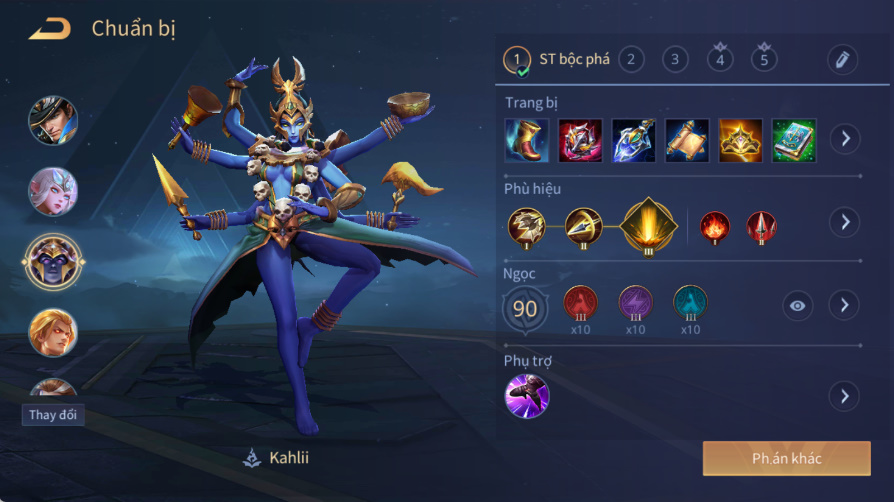Click the Phản khắc counter button

(786, 459)
